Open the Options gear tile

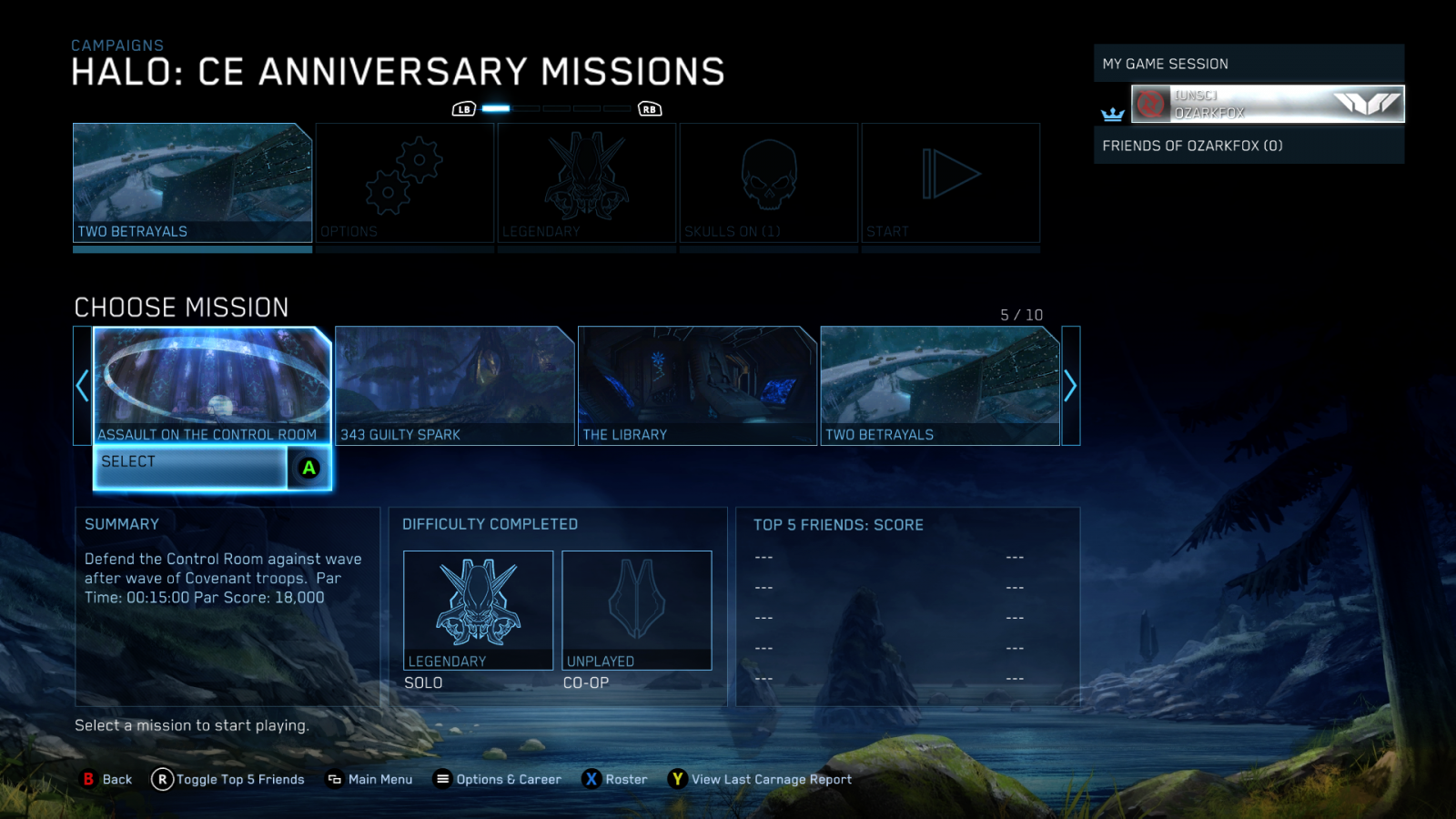click(x=405, y=183)
